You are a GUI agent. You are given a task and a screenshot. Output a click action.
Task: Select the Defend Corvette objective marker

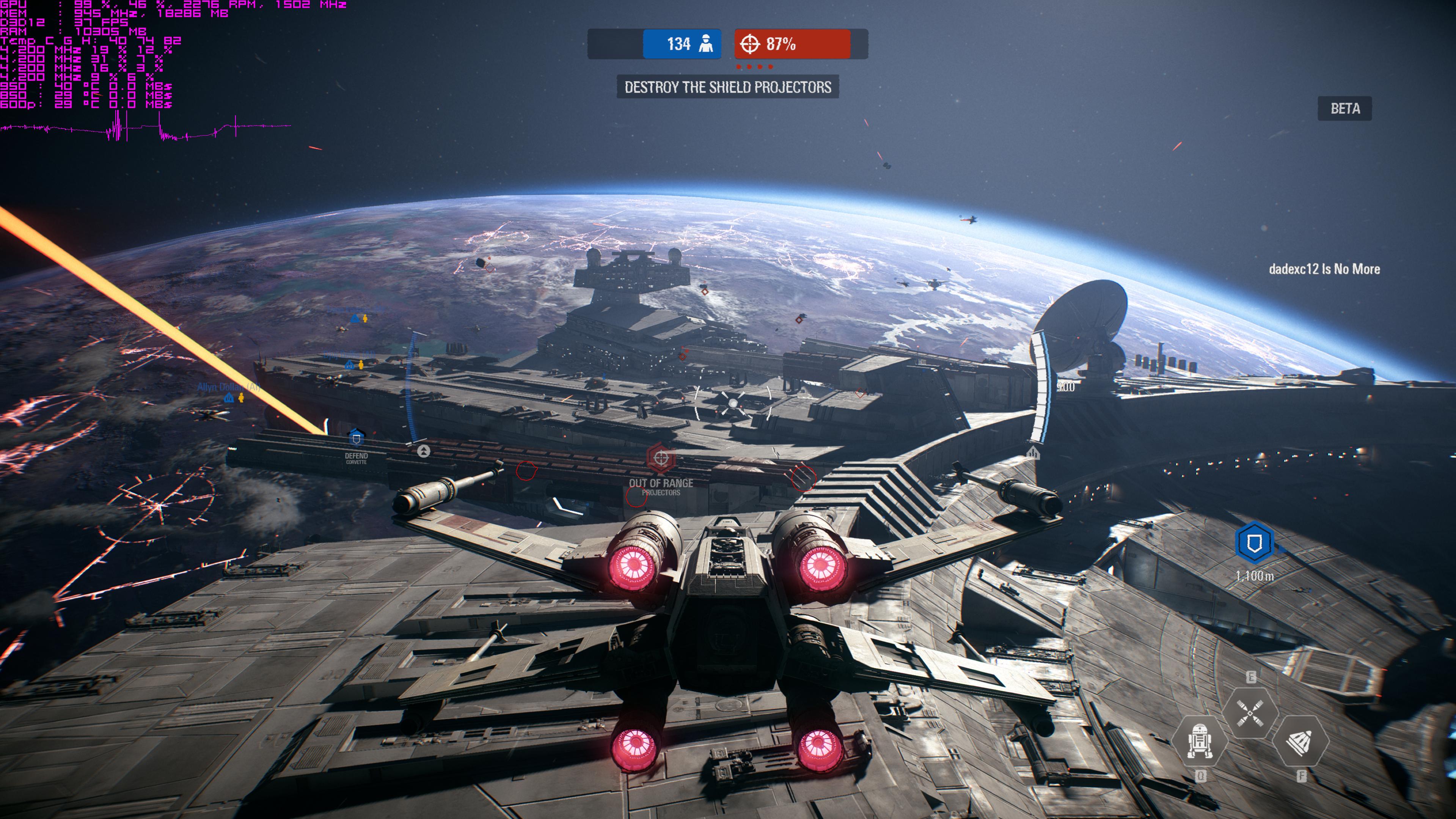[356, 438]
